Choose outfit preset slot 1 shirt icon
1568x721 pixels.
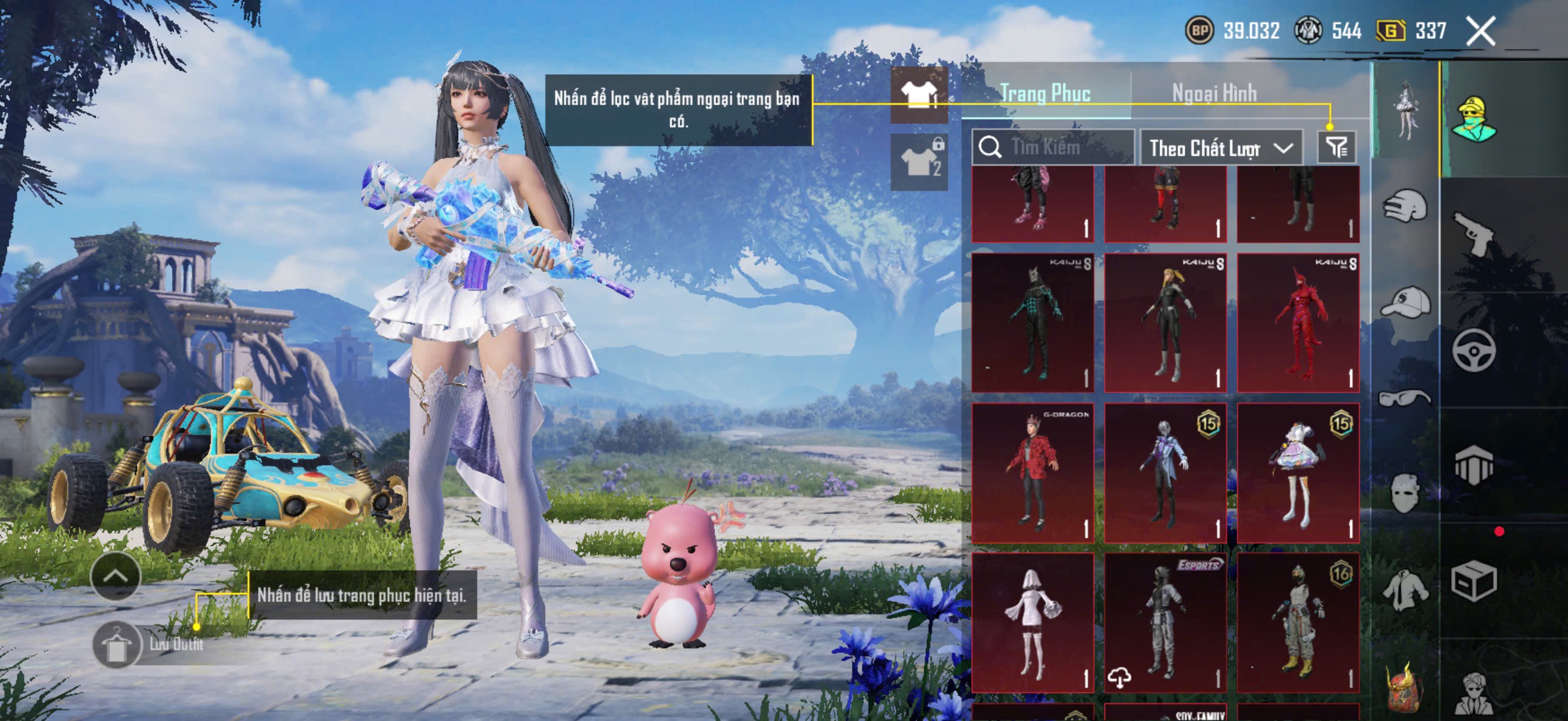(919, 96)
